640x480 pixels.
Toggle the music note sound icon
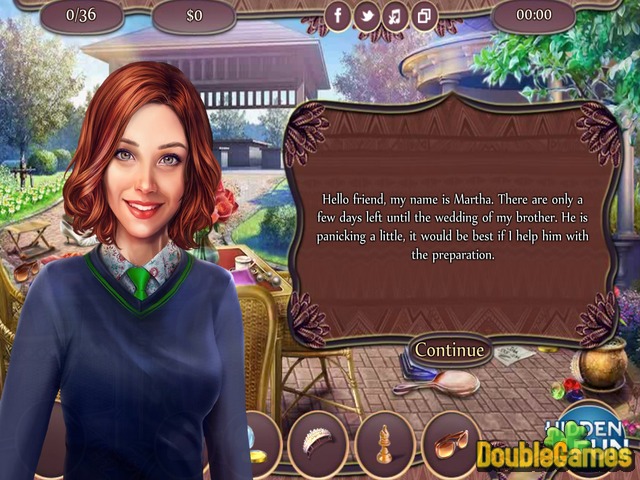click(396, 16)
